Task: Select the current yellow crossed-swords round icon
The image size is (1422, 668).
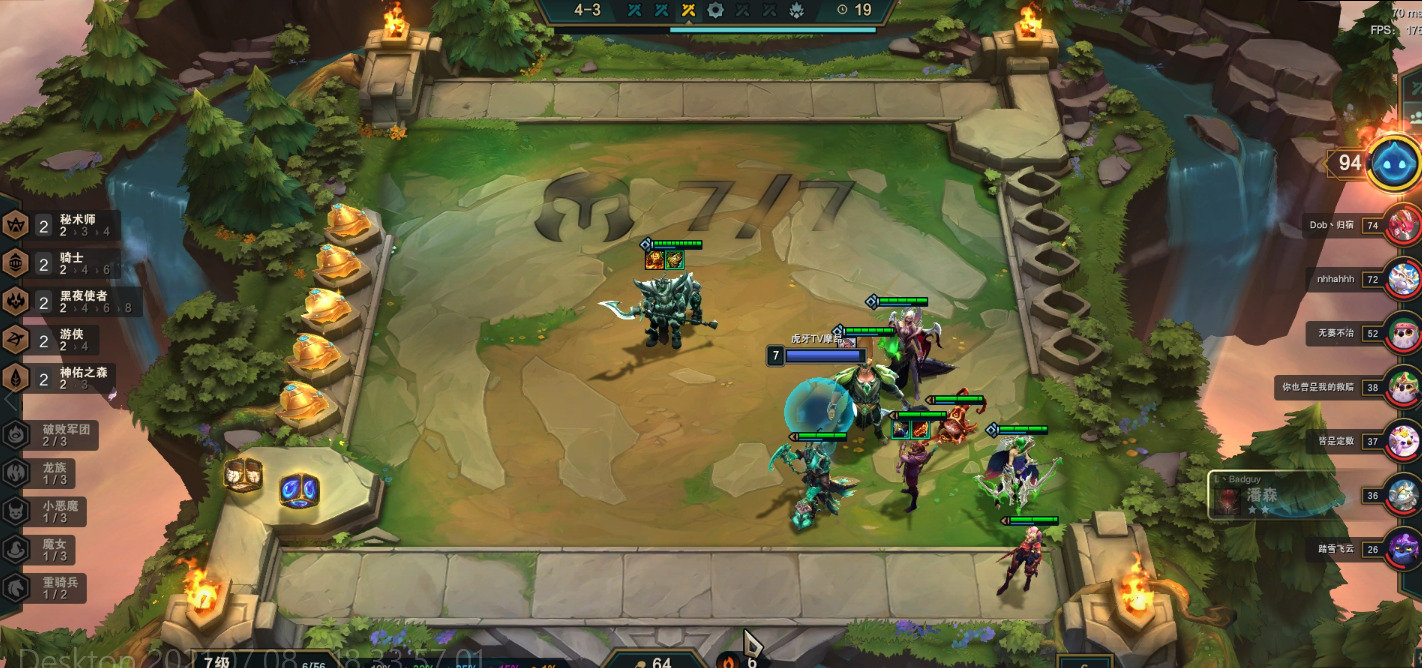Action: [688, 10]
